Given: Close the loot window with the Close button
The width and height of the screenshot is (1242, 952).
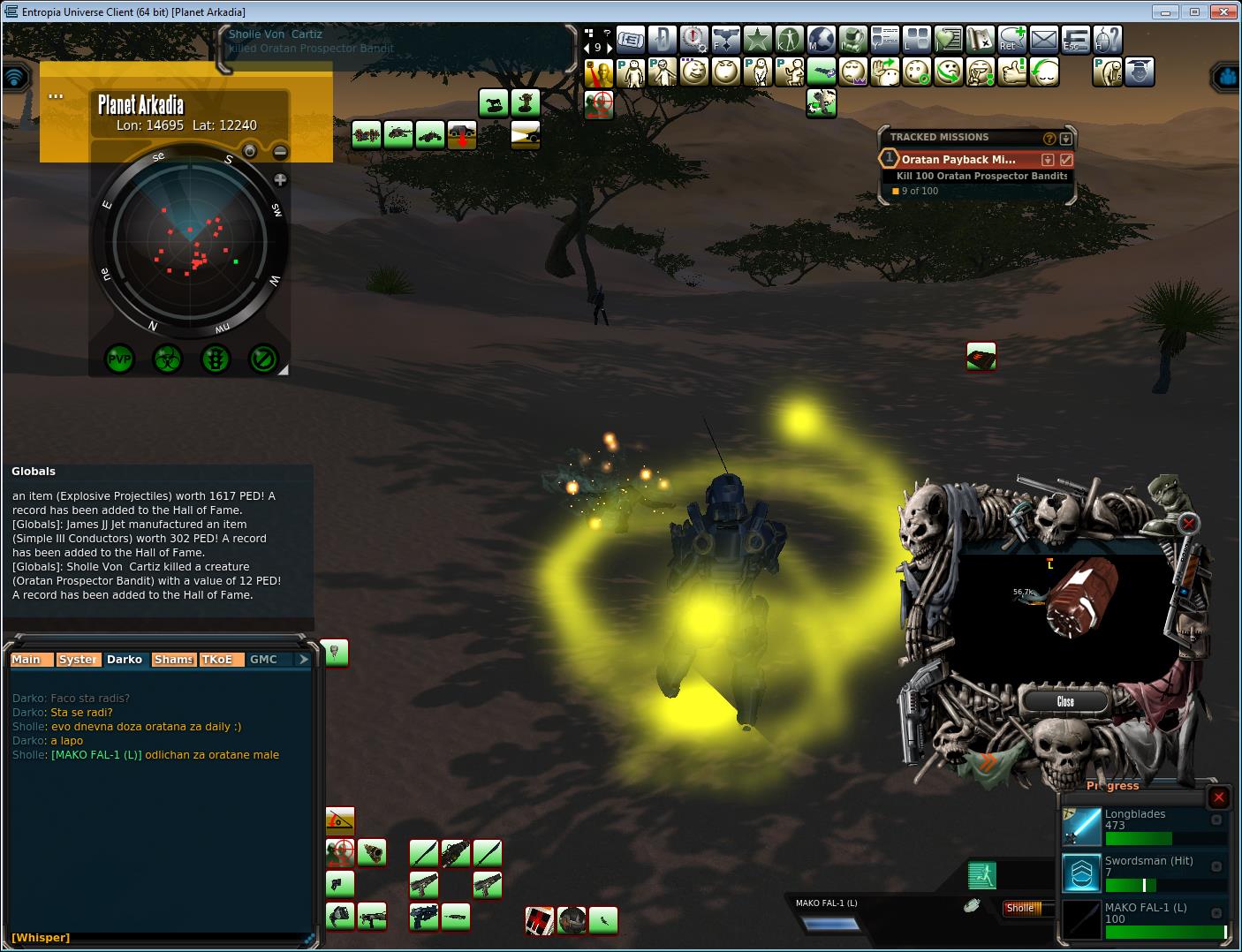Looking at the screenshot, I should click(1065, 701).
